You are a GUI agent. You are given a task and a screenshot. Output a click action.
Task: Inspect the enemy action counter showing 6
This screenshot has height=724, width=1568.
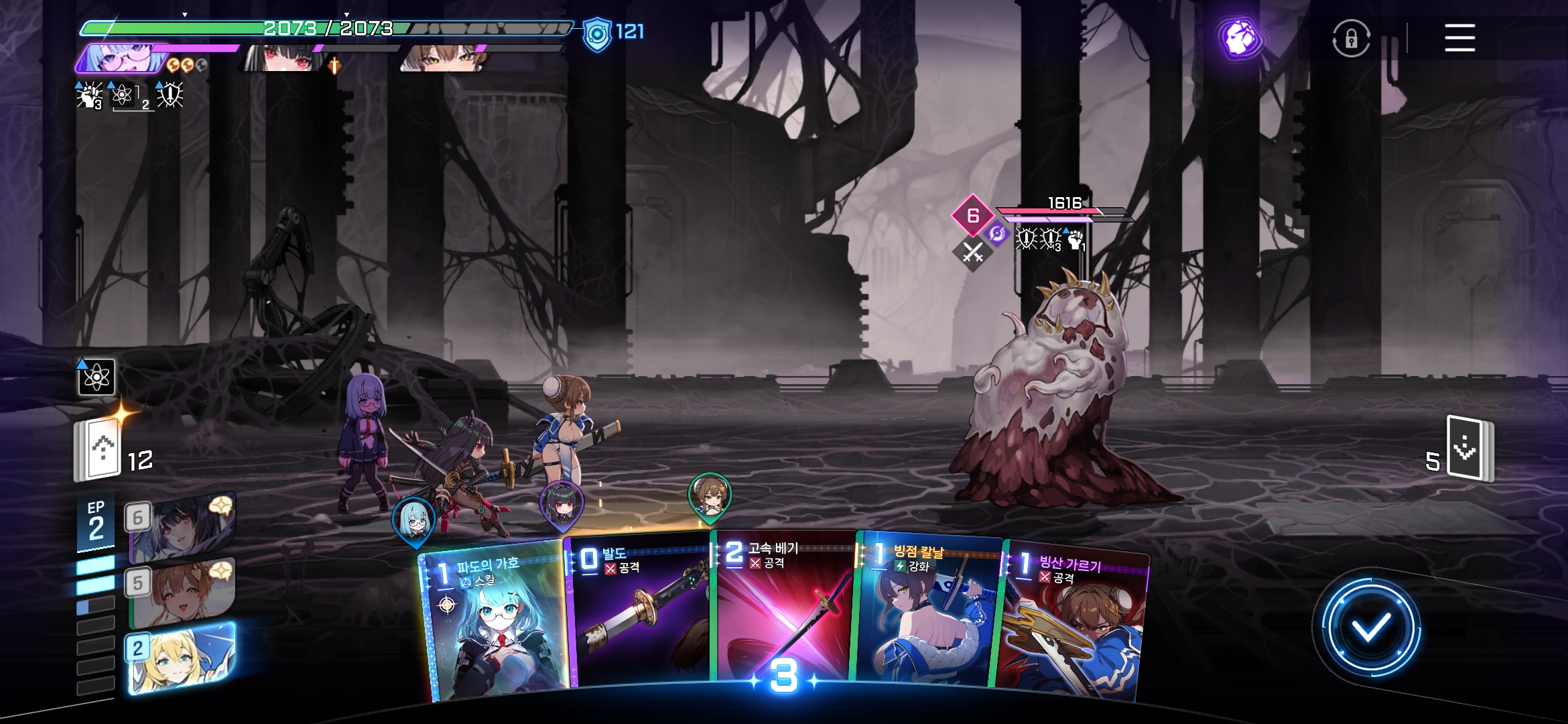pyautogui.click(x=972, y=215)
